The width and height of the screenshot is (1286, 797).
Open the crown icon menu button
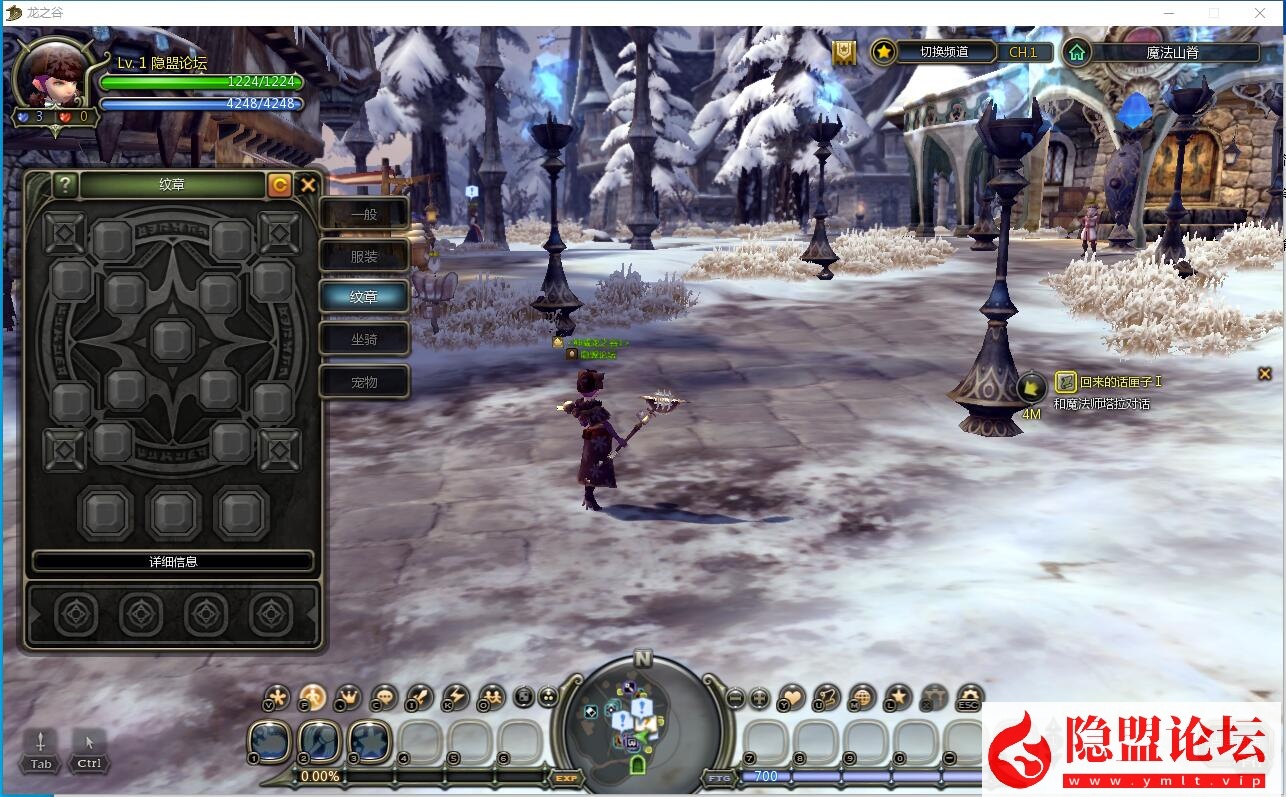348,697
